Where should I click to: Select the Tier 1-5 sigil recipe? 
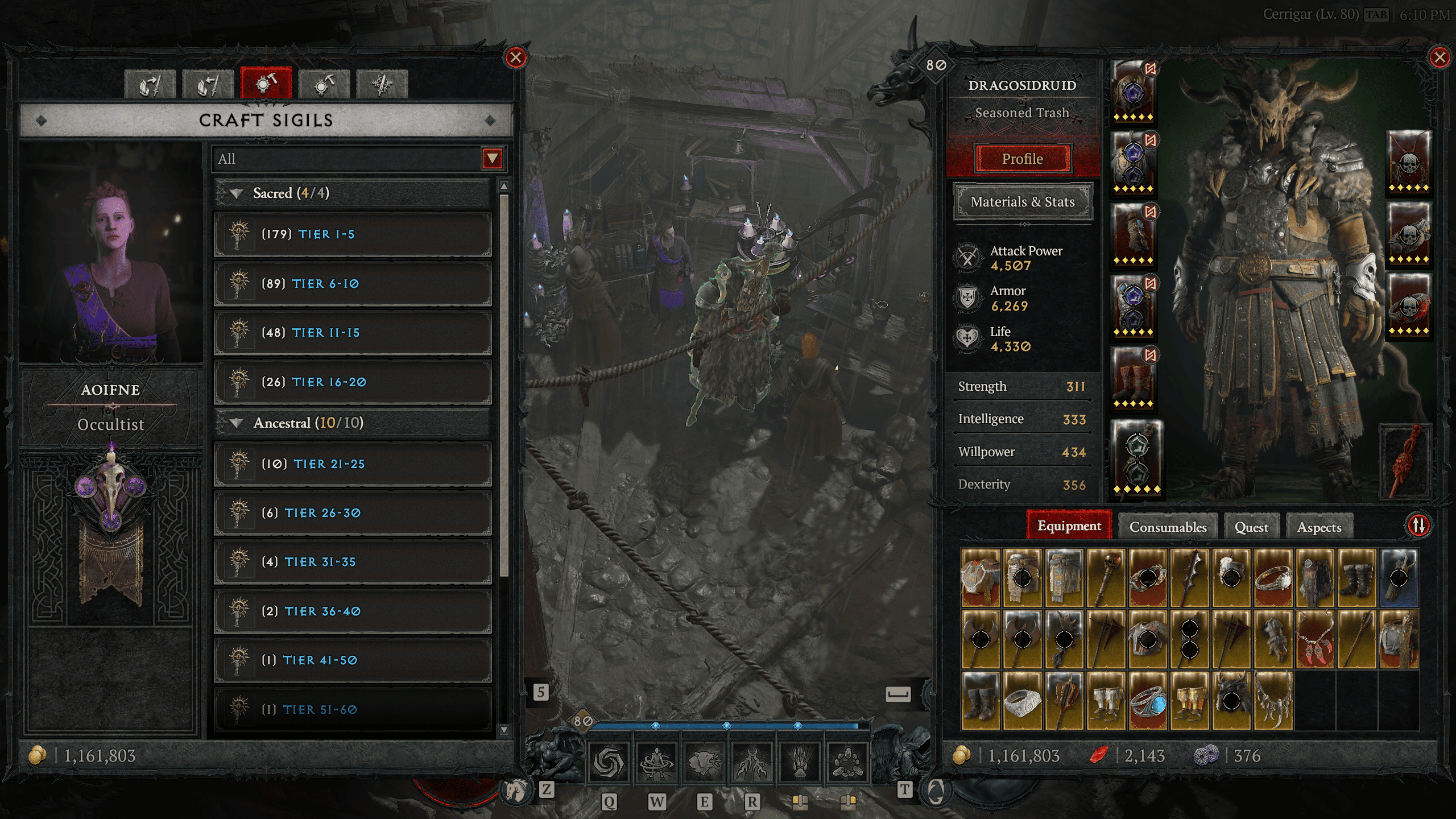[353, 234]
